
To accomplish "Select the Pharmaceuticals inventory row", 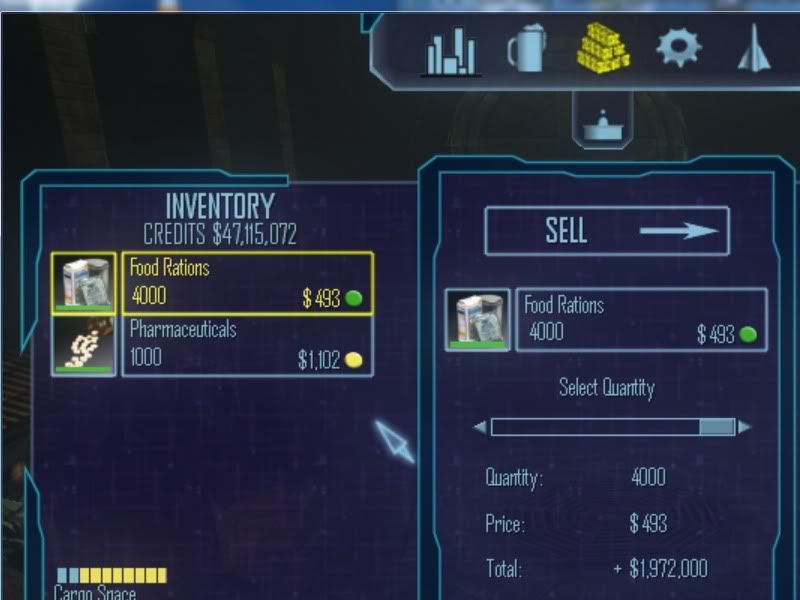I will tap(246, 345).
